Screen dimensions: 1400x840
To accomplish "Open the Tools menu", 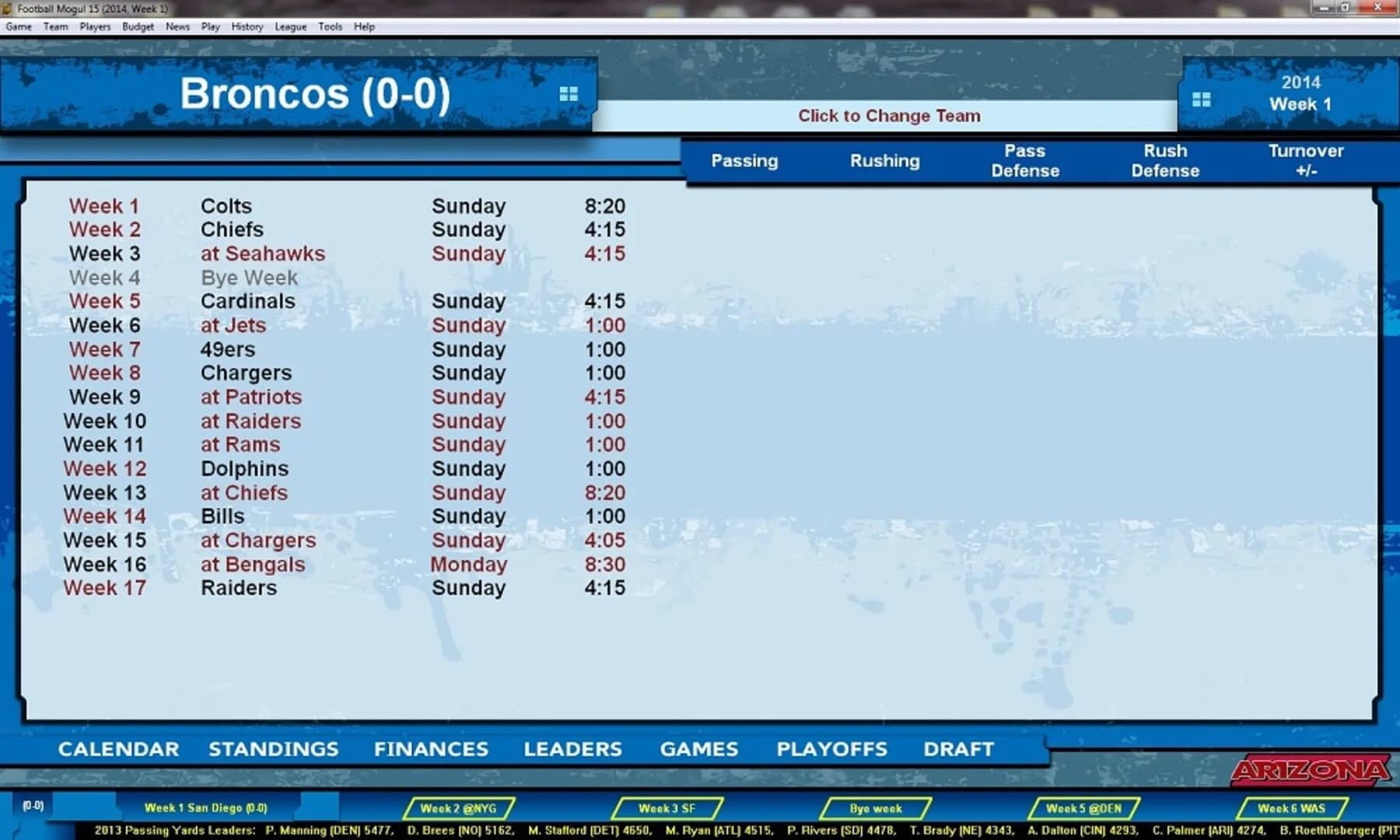I will pyautogui.click(x=330, y=26).
